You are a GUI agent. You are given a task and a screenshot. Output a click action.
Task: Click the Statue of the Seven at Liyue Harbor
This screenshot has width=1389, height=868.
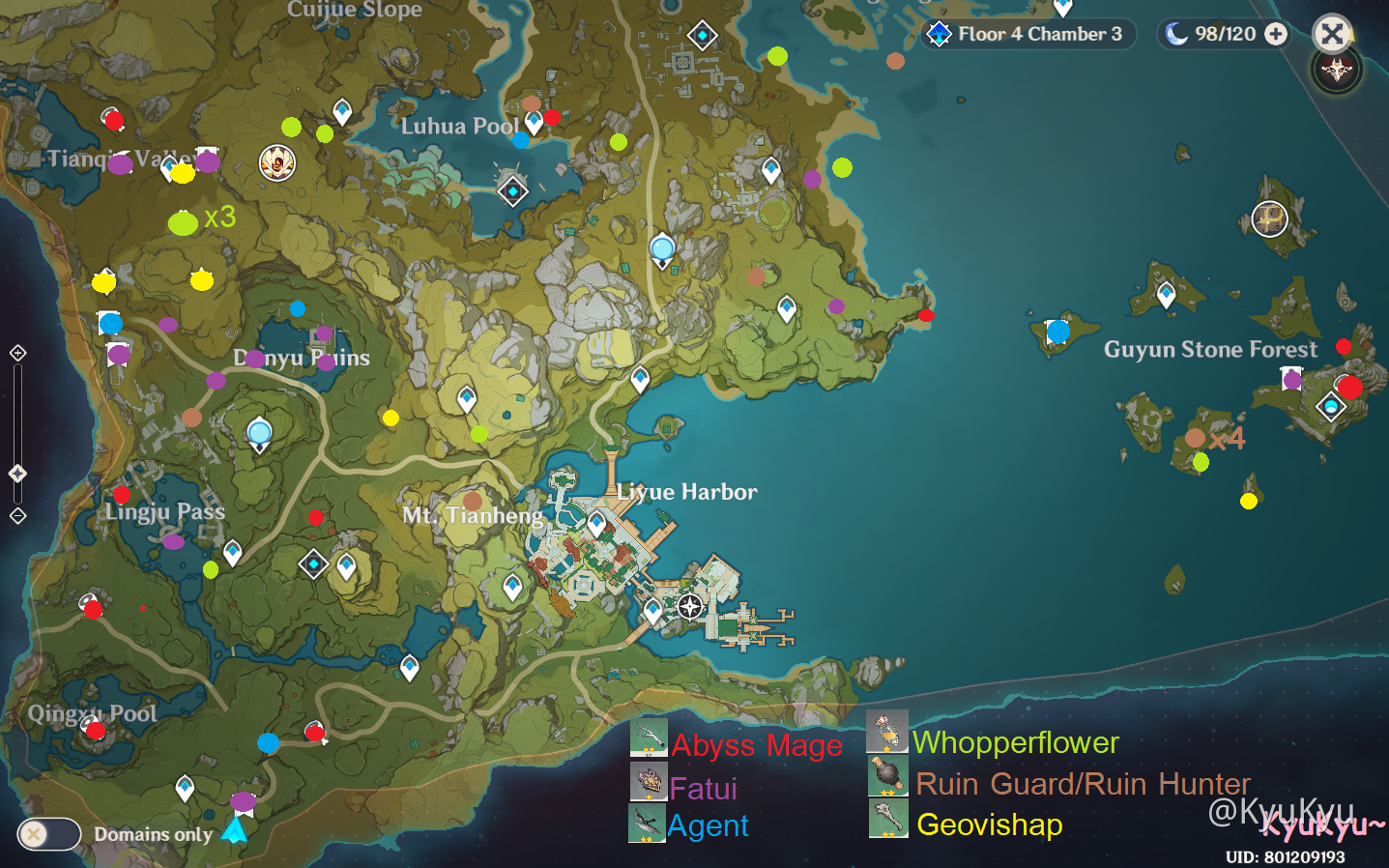(688, 607)
